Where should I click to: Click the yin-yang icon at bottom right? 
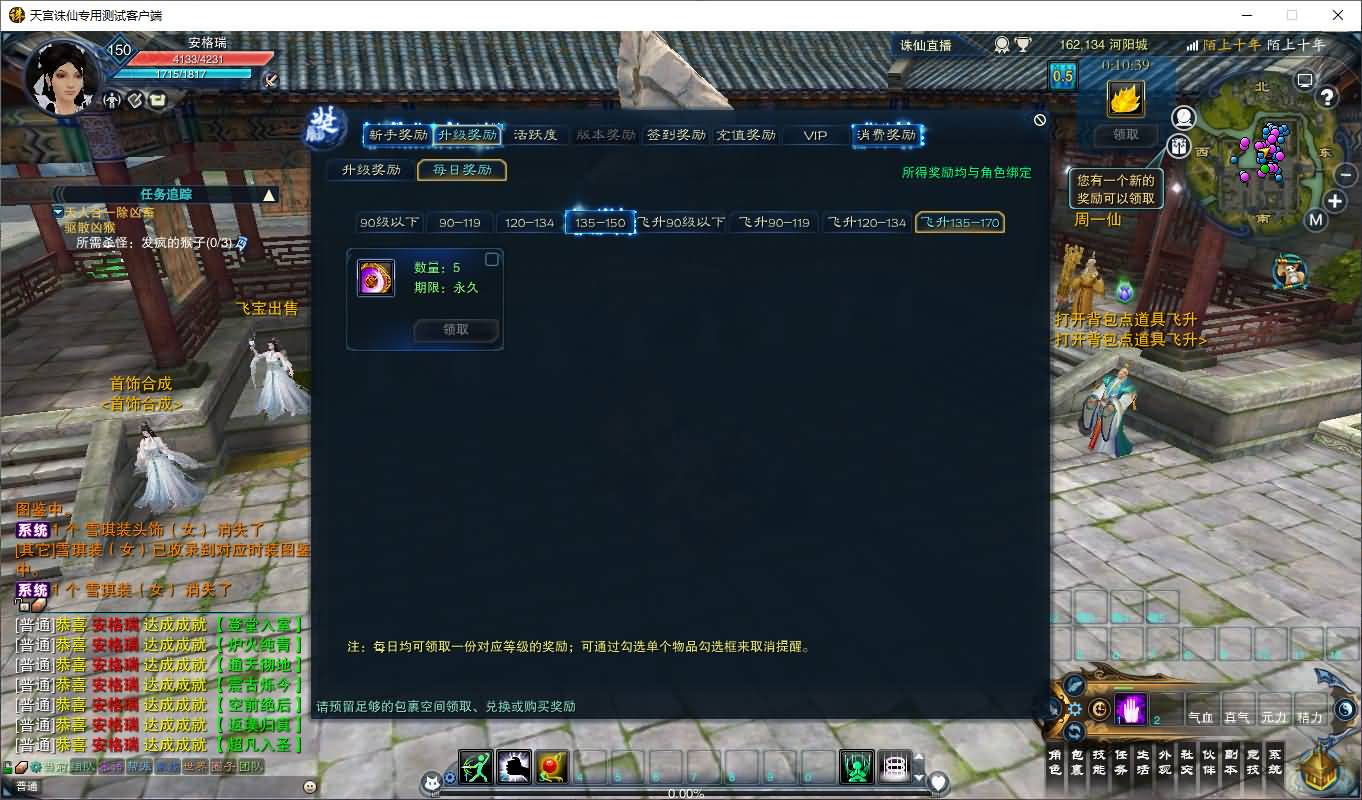(x=1346, y=707)
